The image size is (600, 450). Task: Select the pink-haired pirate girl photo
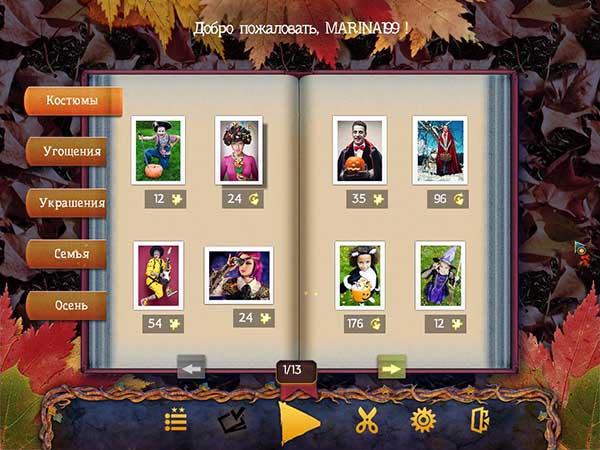click(238, 275)
